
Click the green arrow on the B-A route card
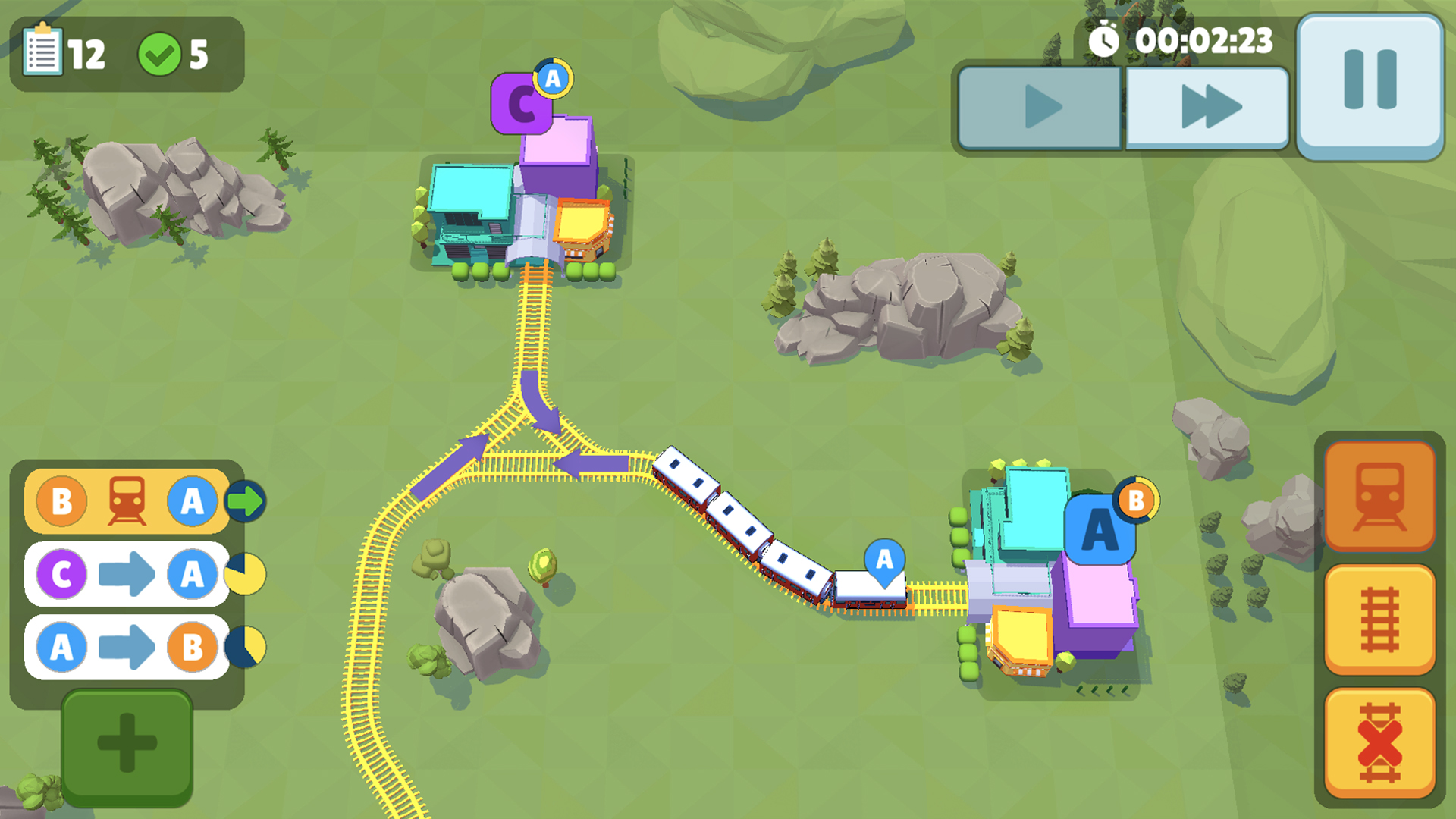[x=247, y=500]
